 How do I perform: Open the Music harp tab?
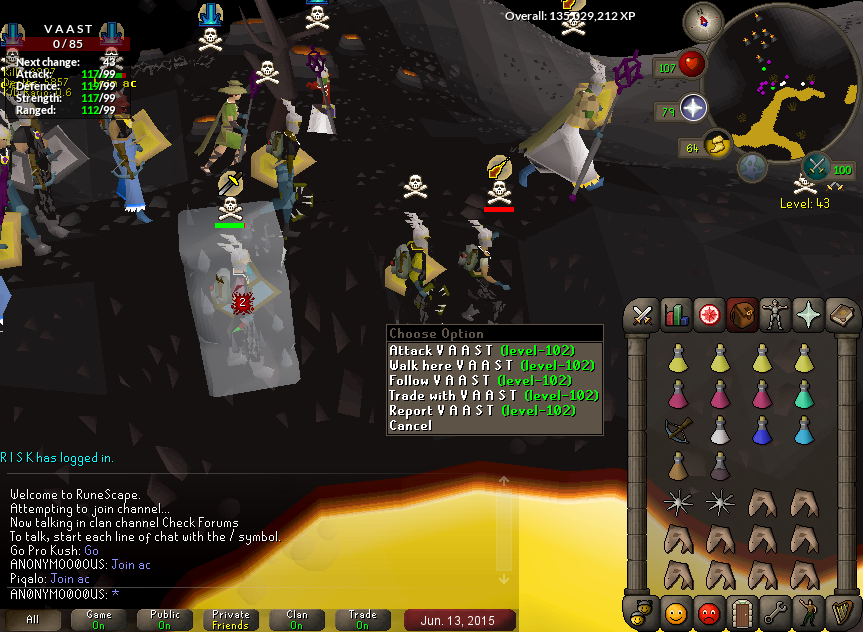(x=843, y=611)
